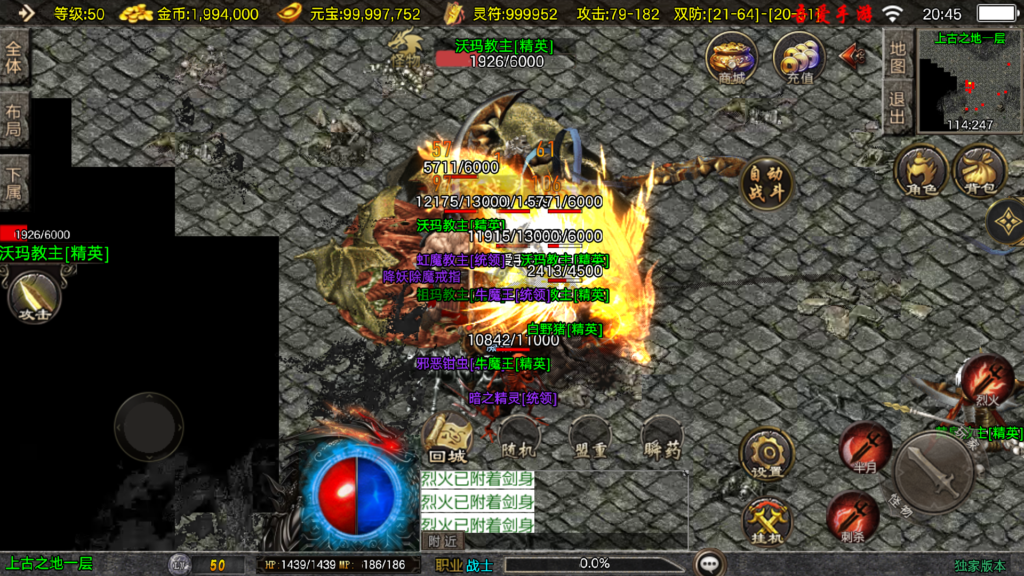Tap the 攻击 attack target button
1024x576 pixels.
click(x=34, y=297)
